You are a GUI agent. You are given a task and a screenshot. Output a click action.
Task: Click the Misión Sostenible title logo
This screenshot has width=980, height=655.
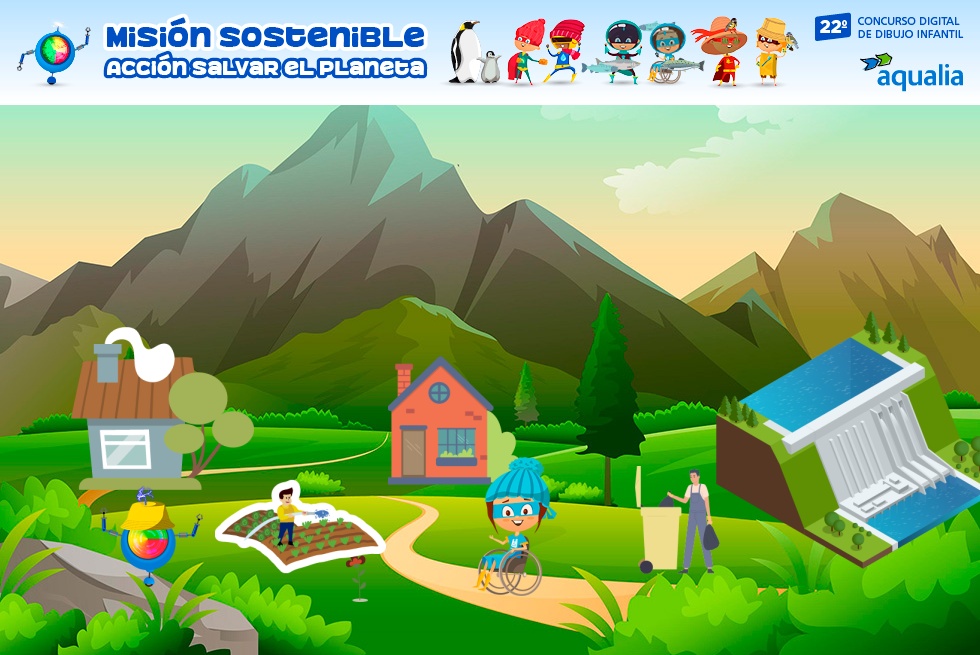tap(264, 50)
